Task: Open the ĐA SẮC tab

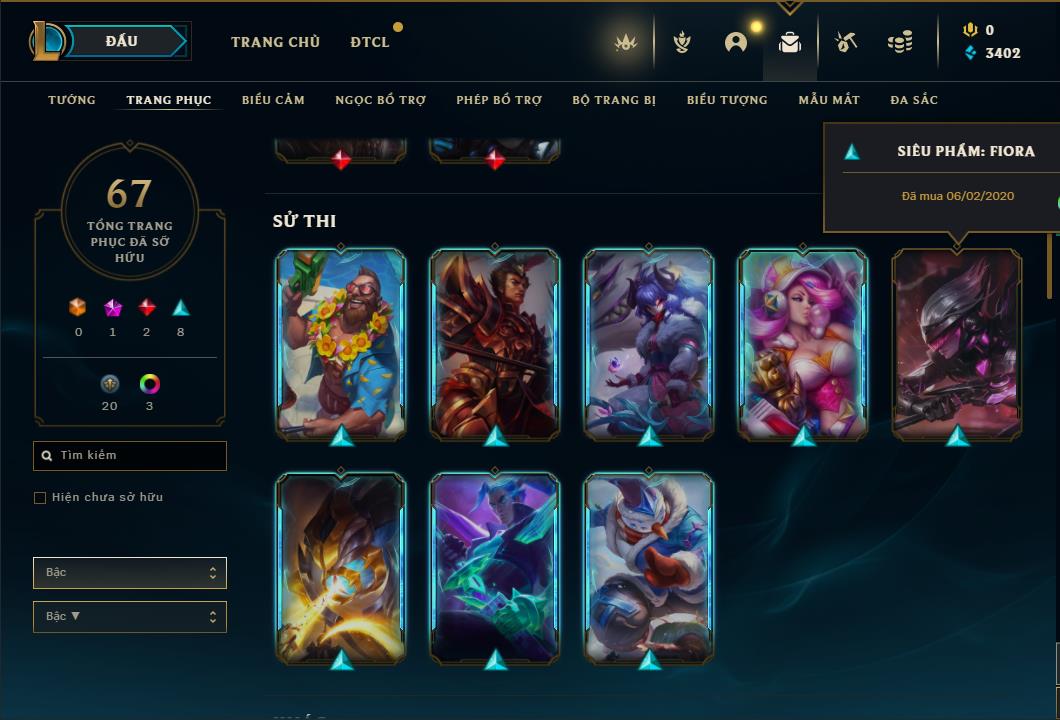Action: 914,100
